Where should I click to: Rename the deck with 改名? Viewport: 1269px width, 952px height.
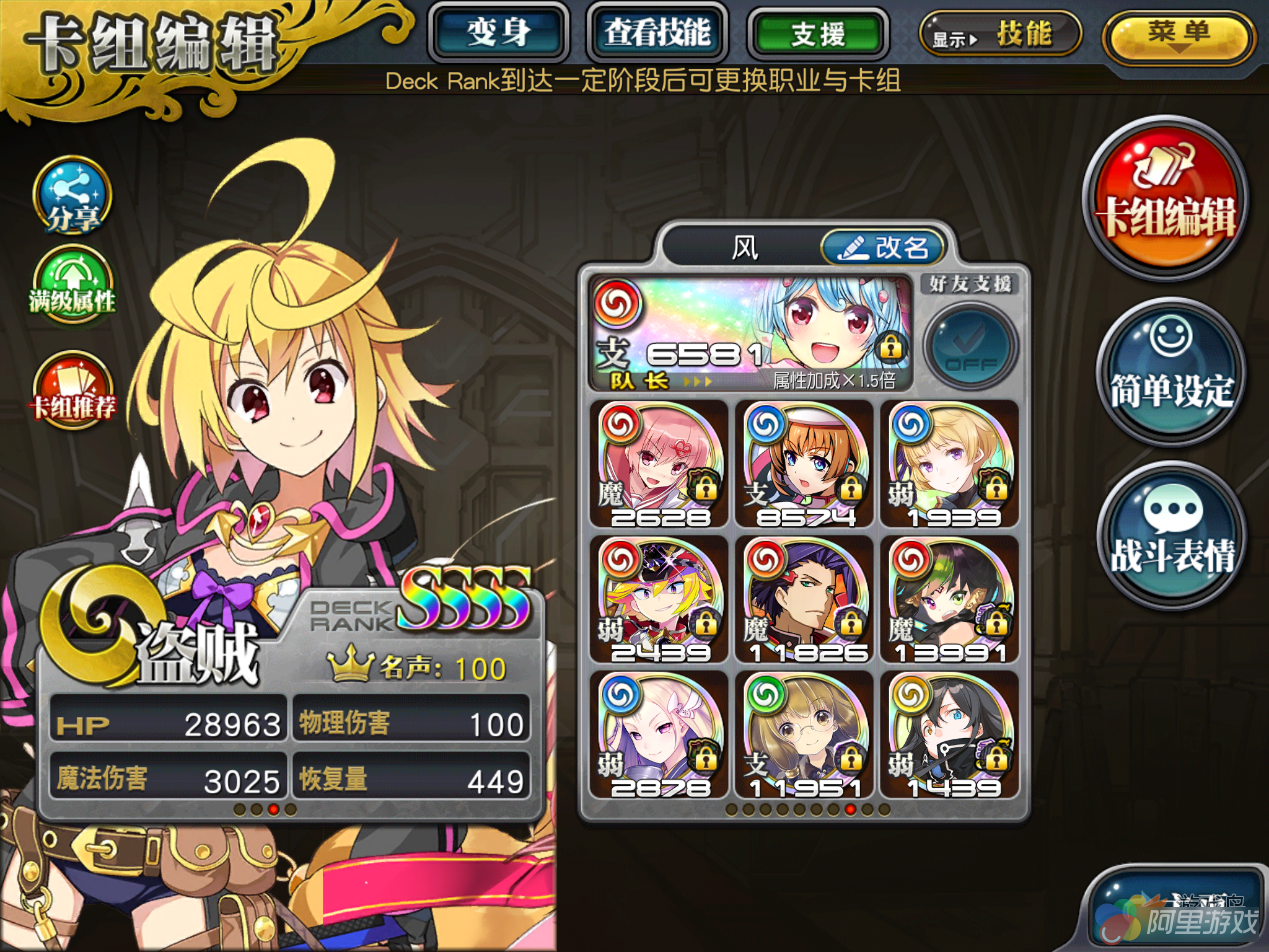[882, 247]
